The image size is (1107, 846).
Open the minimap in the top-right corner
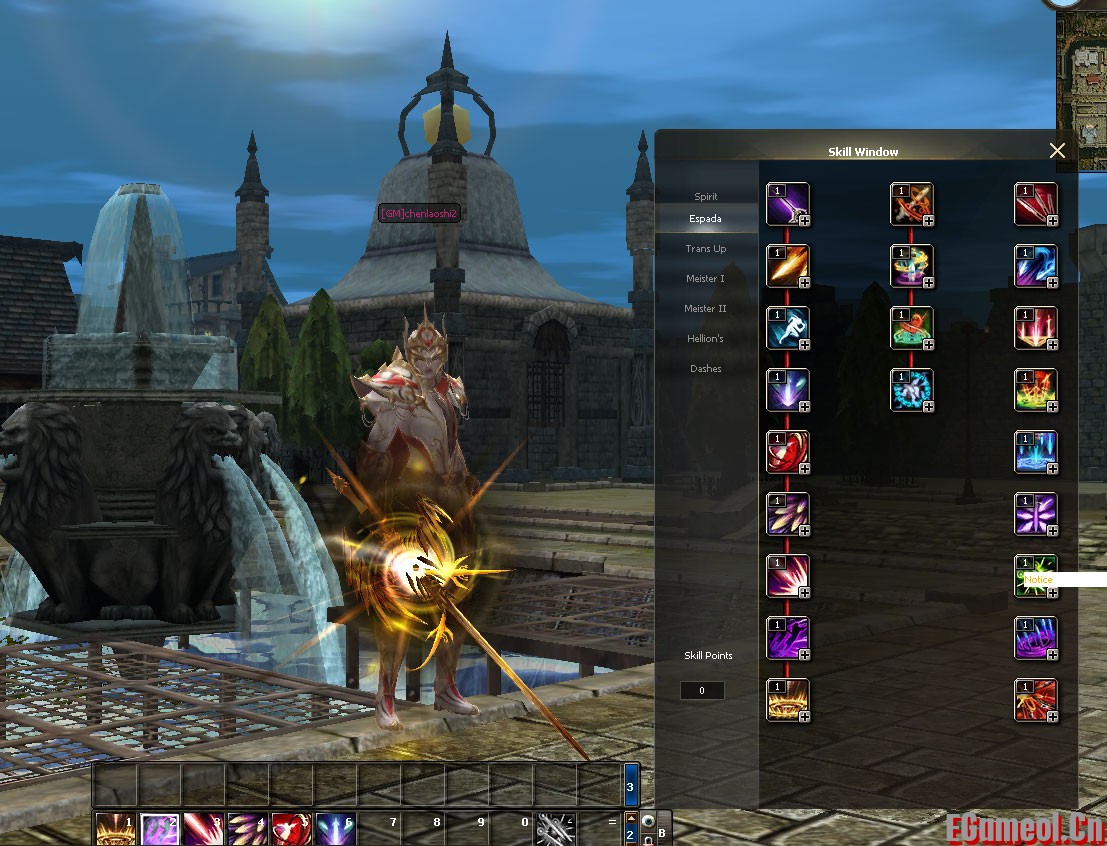1082,80
